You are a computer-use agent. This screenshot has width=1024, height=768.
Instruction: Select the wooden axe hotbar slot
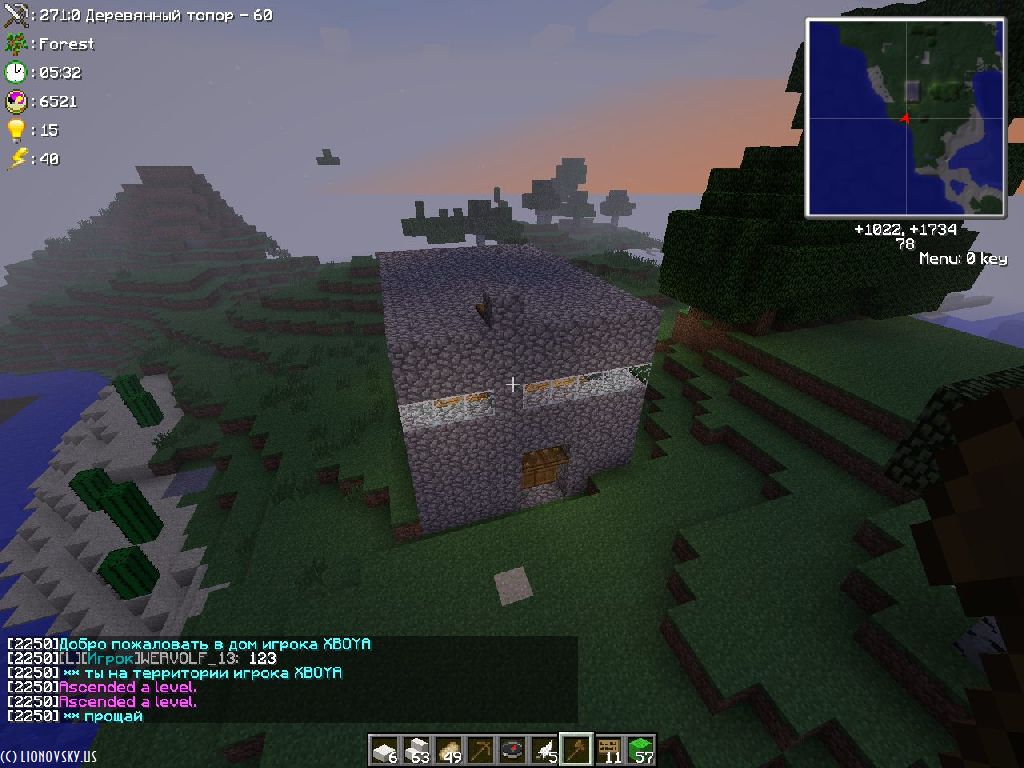pyautogui.click(x=578, y=749)
